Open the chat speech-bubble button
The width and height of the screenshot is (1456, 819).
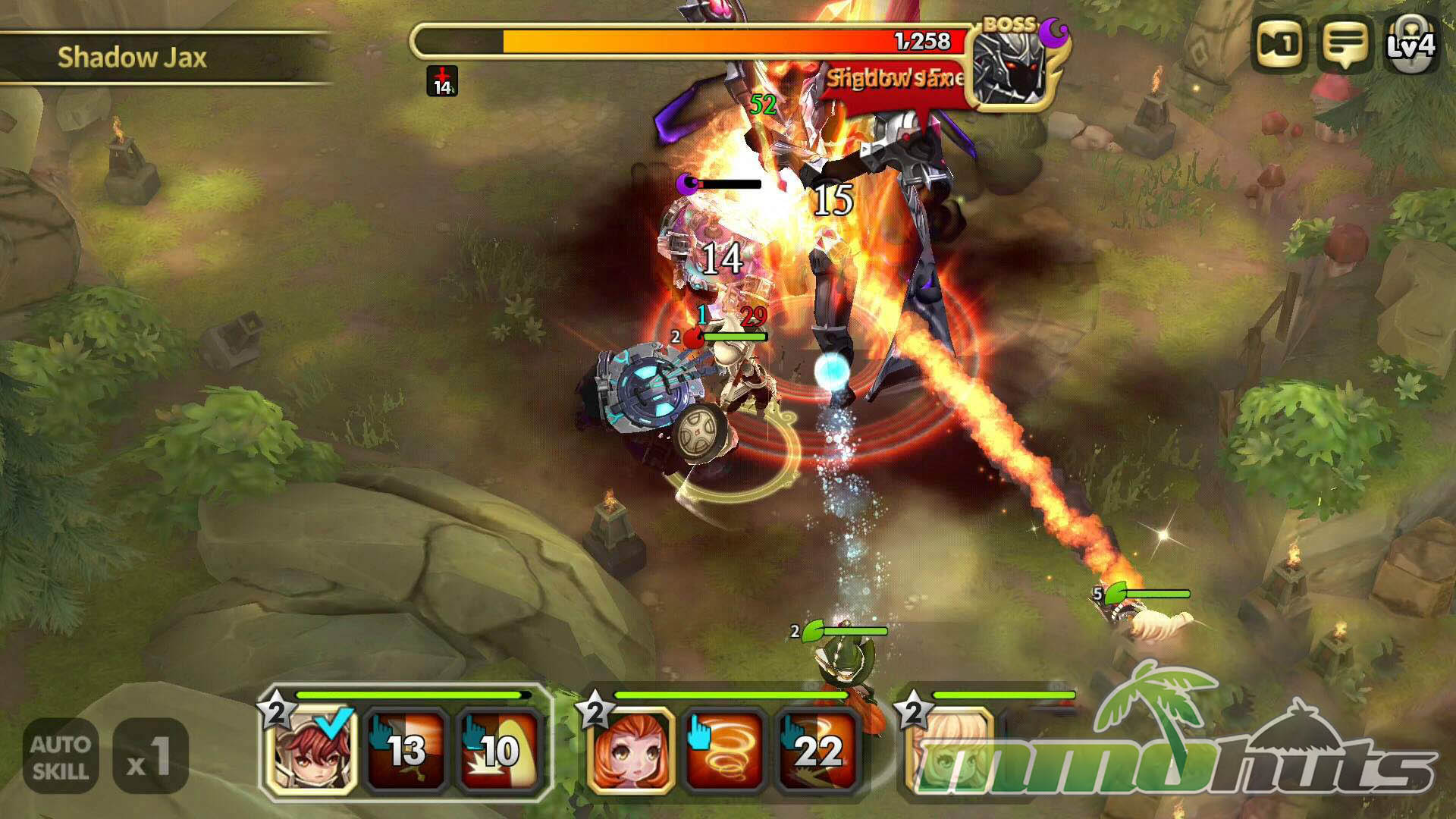click(x=1345, y=44)
